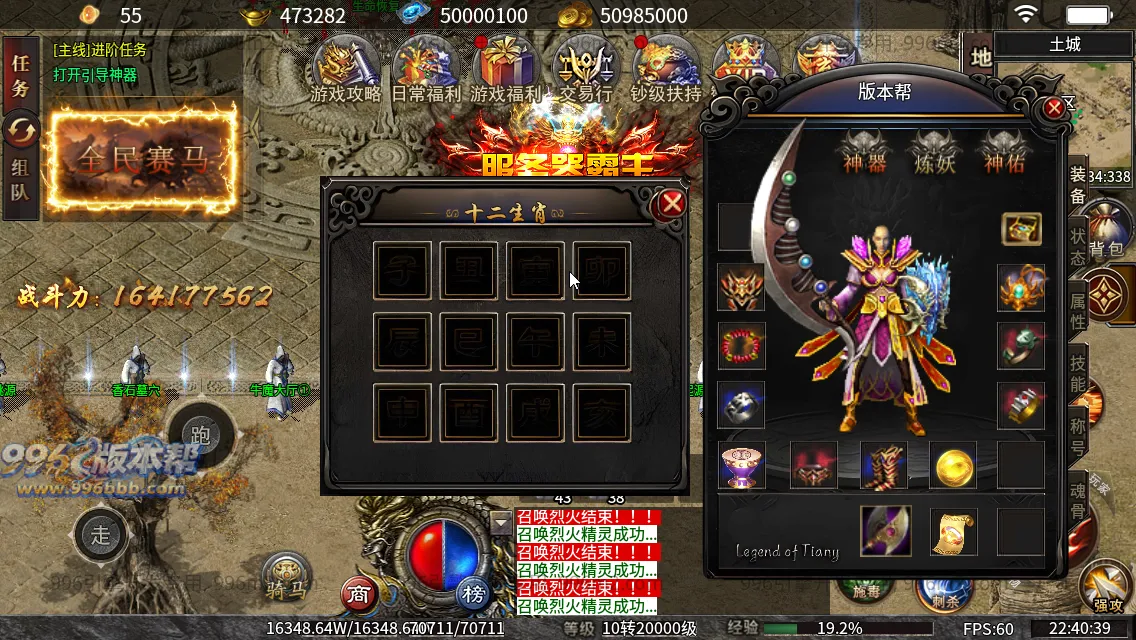This screenshot has height=640, width=1136.
Task: Switch to the 属性 attributes tab
Action: click(x=1078, y=310)
